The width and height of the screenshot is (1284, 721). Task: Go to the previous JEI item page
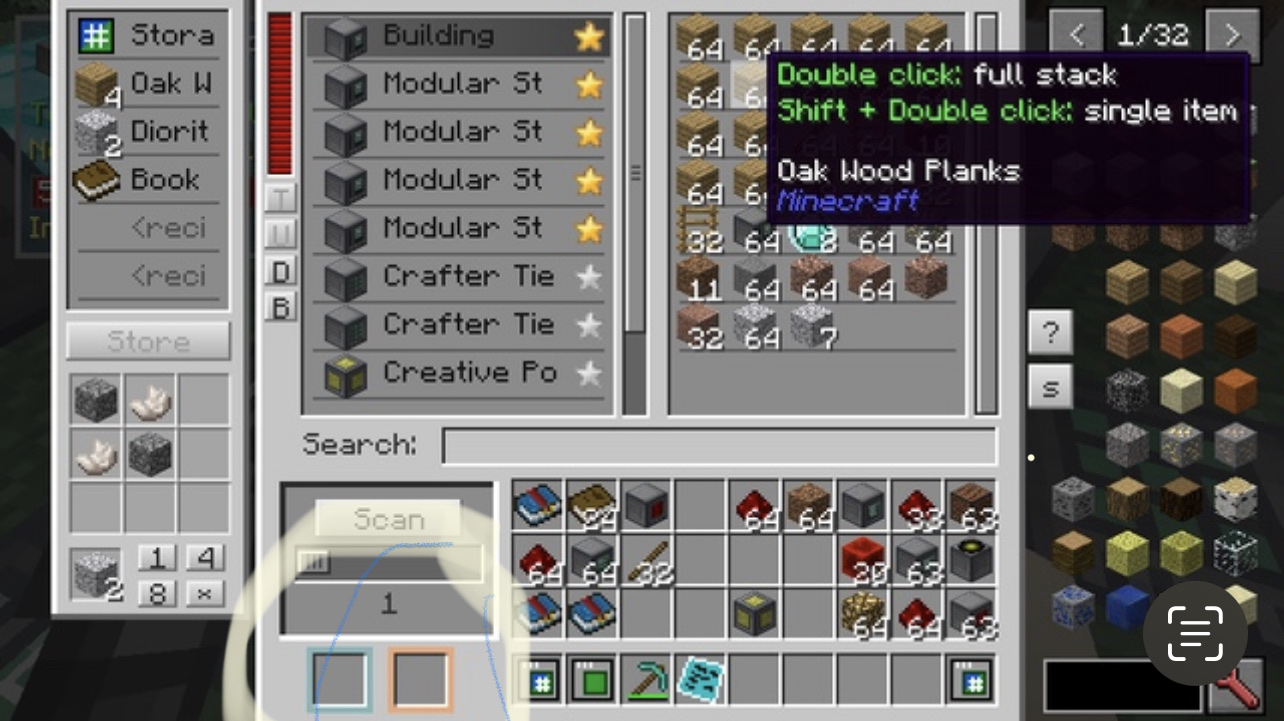[1077, 34]
